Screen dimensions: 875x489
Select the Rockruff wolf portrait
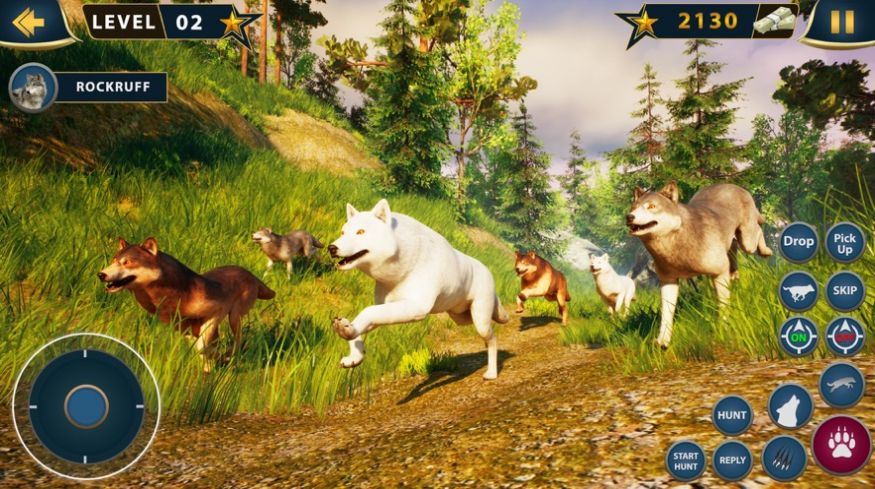[x=33, y=88]
